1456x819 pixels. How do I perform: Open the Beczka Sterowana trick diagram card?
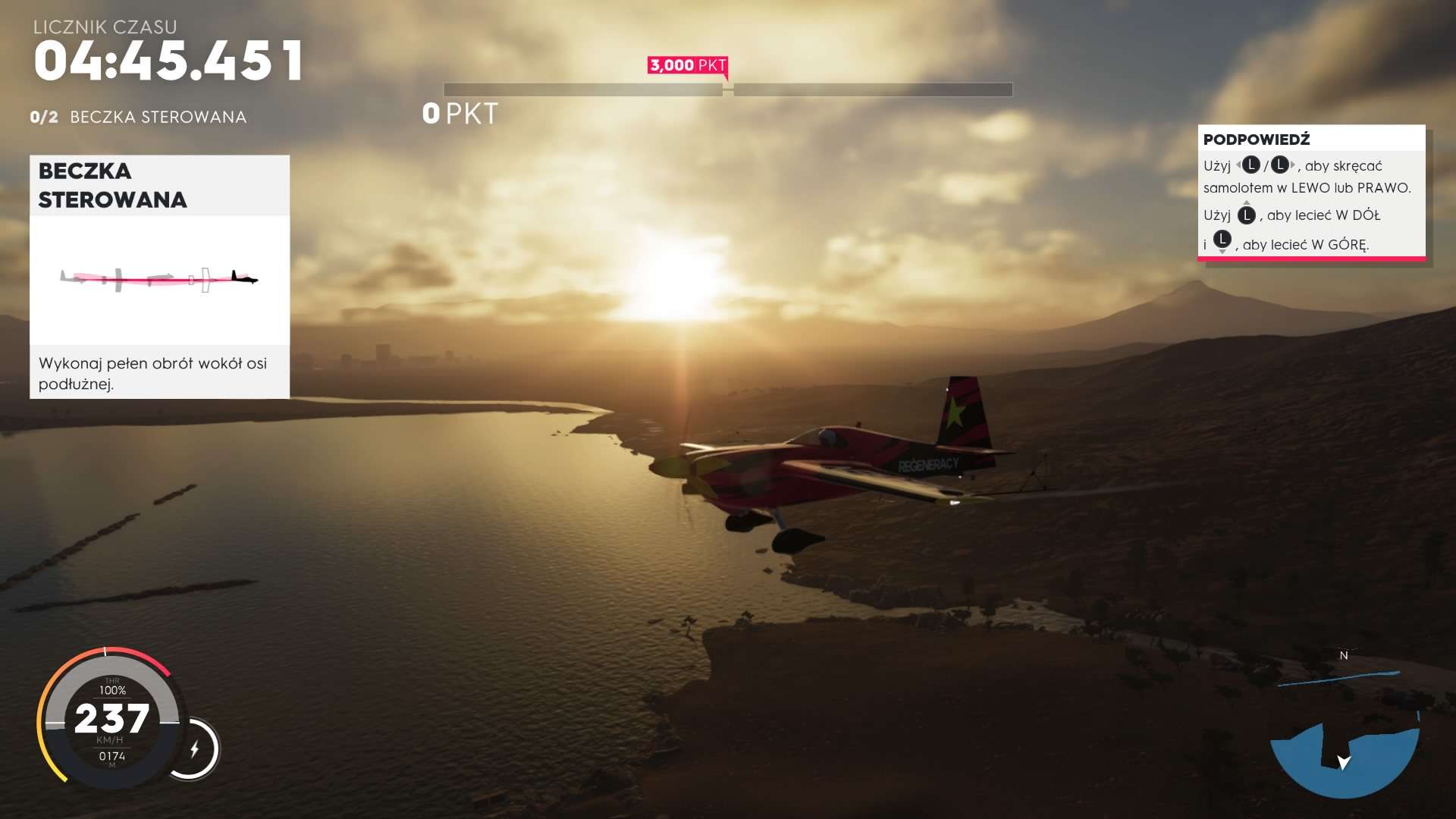pyautogui.click(x=159, y=277)
